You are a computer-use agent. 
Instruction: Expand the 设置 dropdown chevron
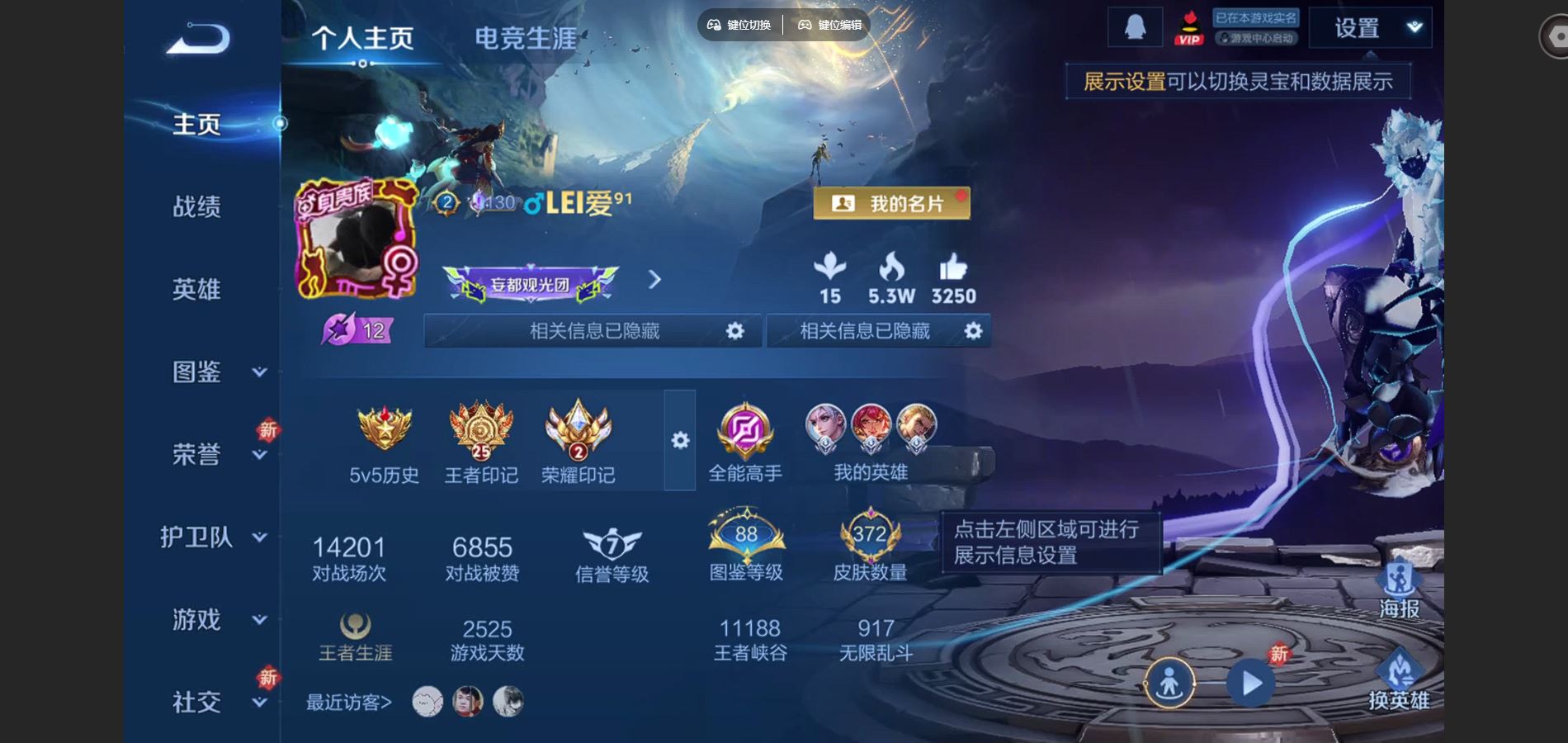[x=1413, y=27]
